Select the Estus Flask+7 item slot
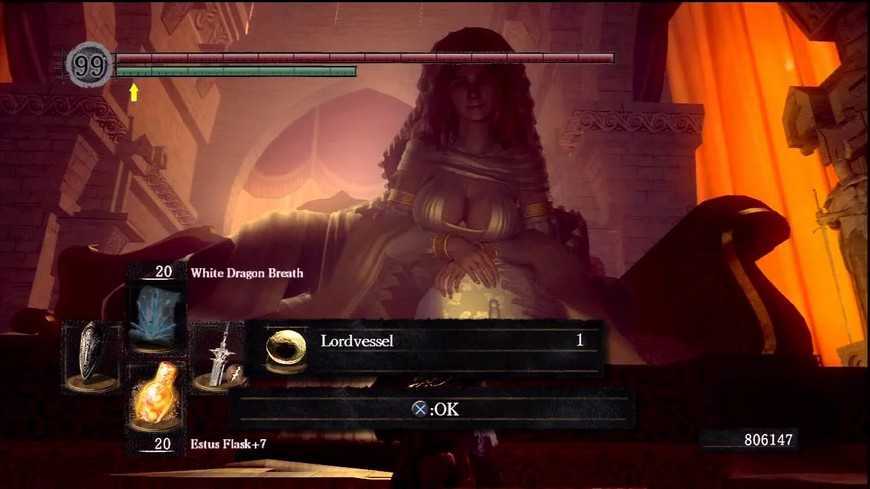 point(153,398)
